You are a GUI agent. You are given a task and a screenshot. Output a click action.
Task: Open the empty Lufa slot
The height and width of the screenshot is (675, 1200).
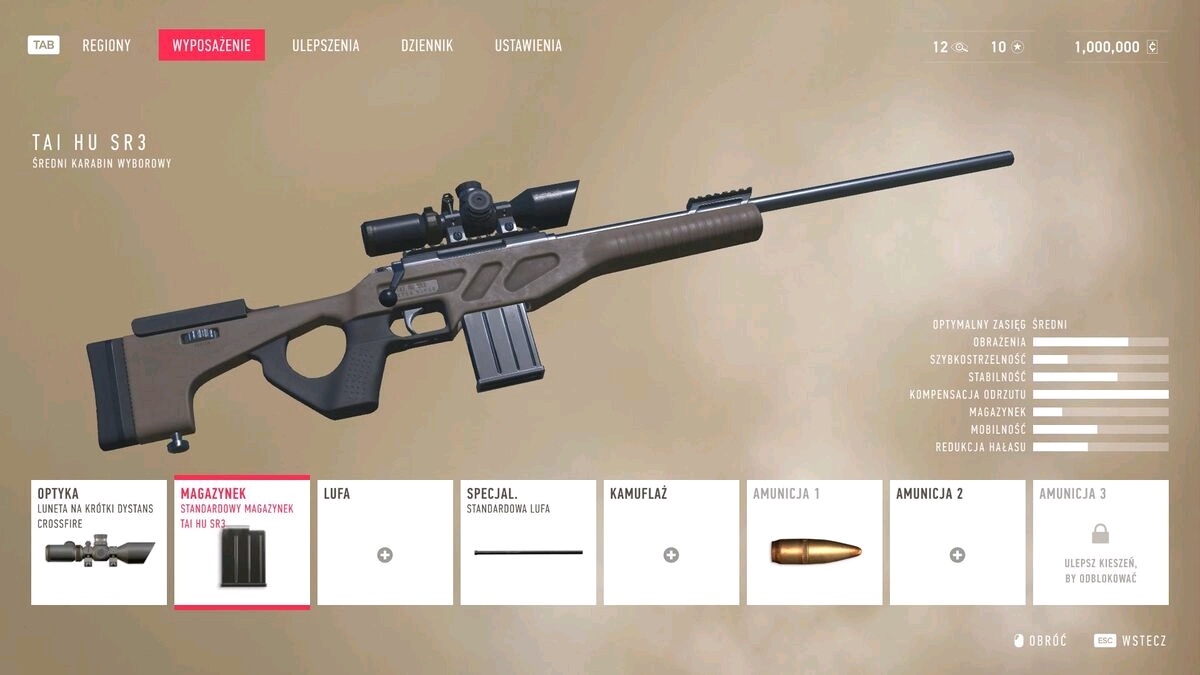coord(385,542)
